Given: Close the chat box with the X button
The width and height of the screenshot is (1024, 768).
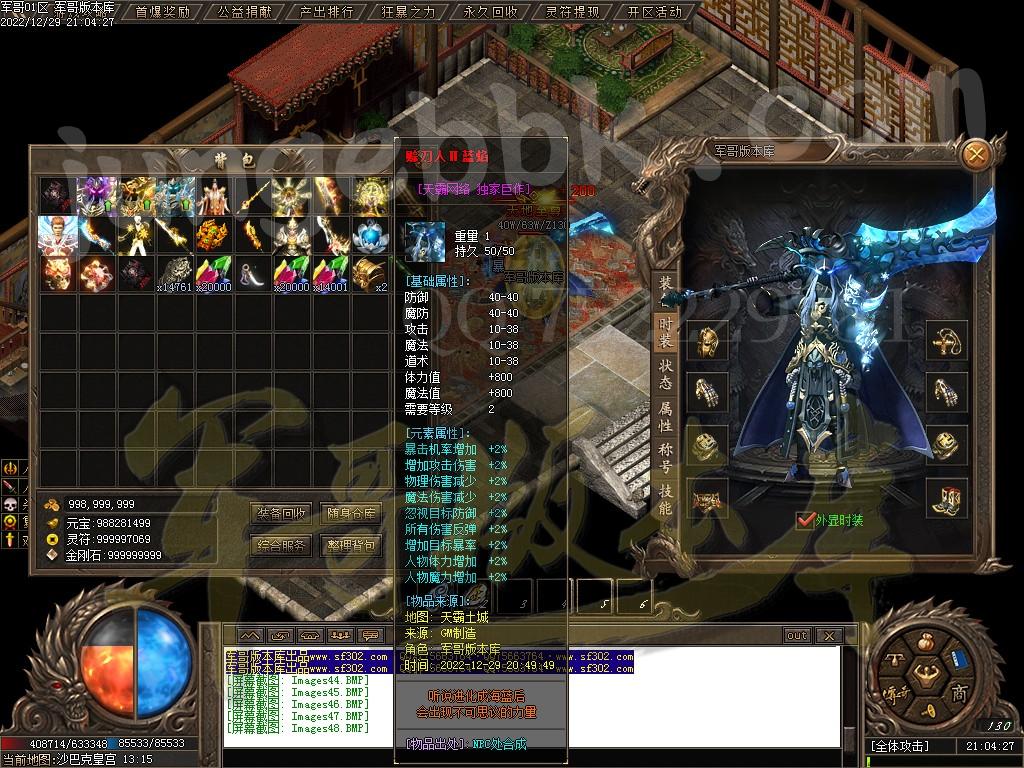Looking at the screenshot, I should tap(827, 635).
